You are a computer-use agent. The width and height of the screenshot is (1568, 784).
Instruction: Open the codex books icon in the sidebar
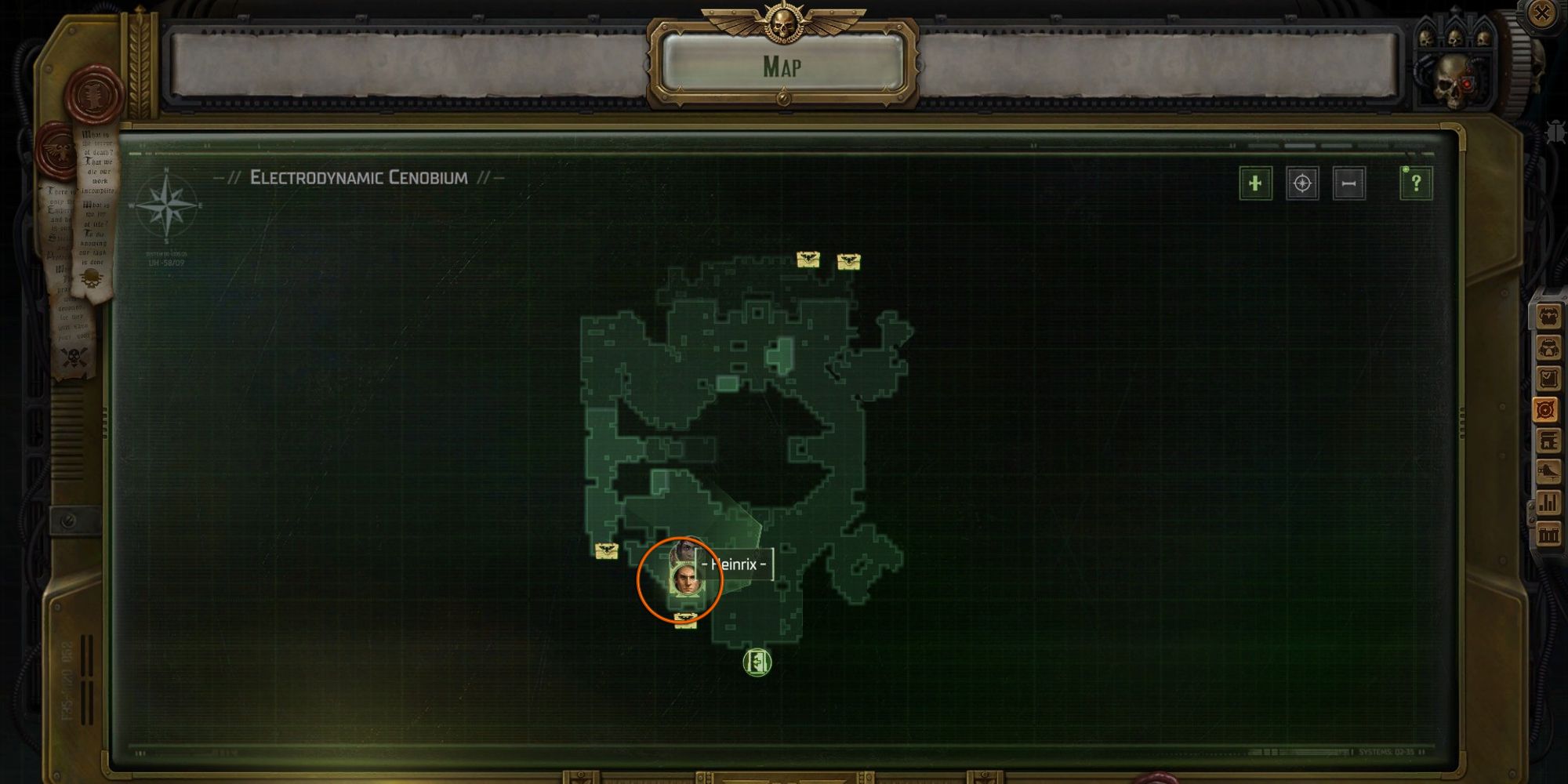(x=1550, y=440)
